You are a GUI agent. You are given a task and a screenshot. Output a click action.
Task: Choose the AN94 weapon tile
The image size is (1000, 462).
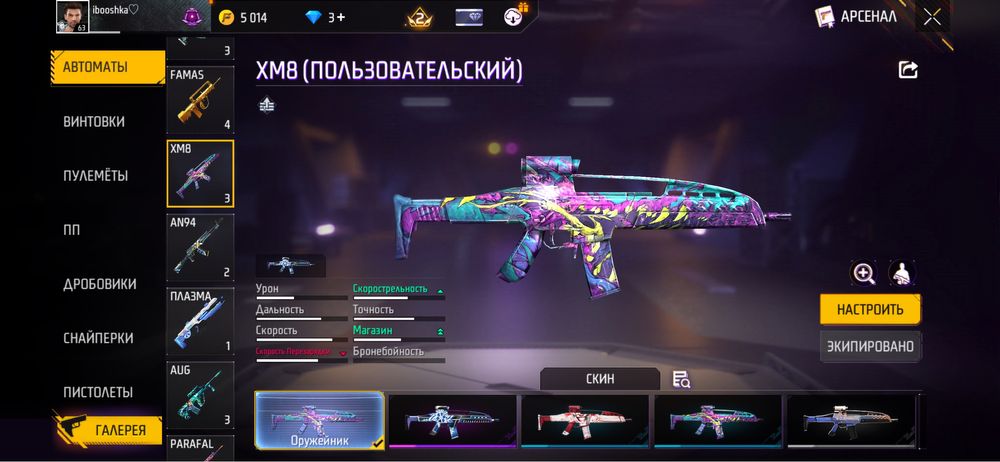[200, 247]
